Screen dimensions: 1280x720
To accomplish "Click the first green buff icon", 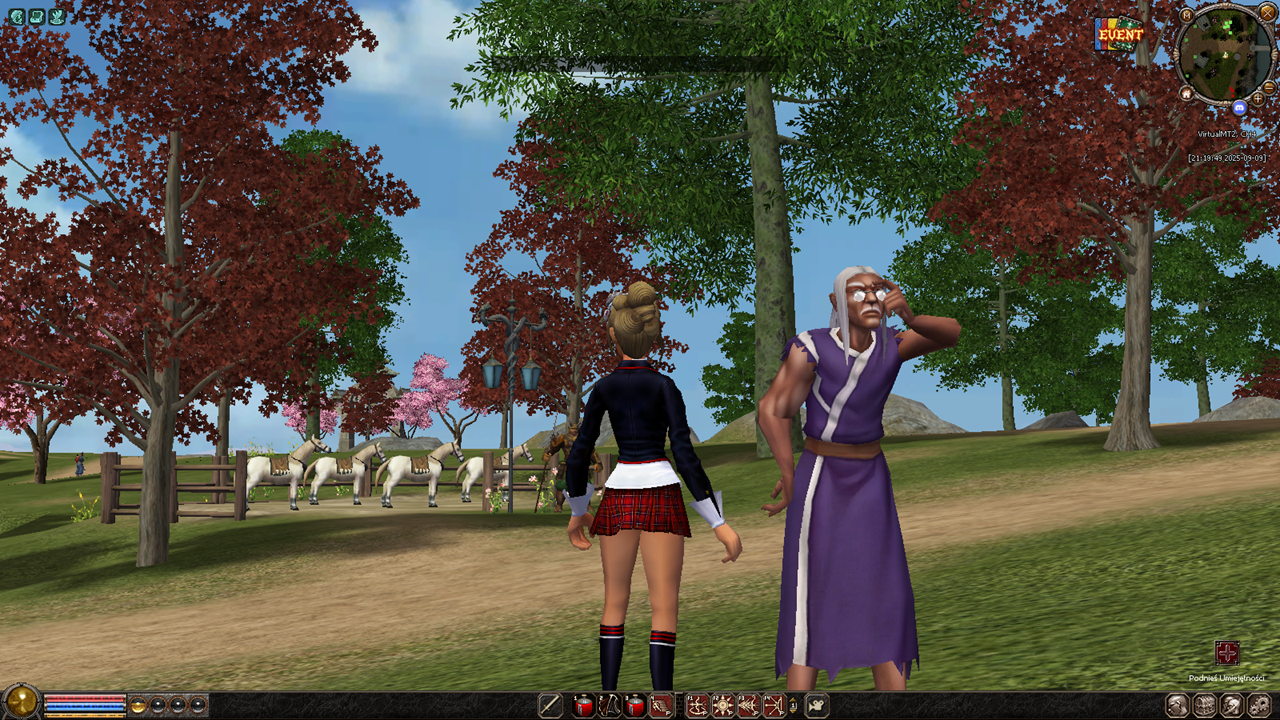I will (17, 16).
